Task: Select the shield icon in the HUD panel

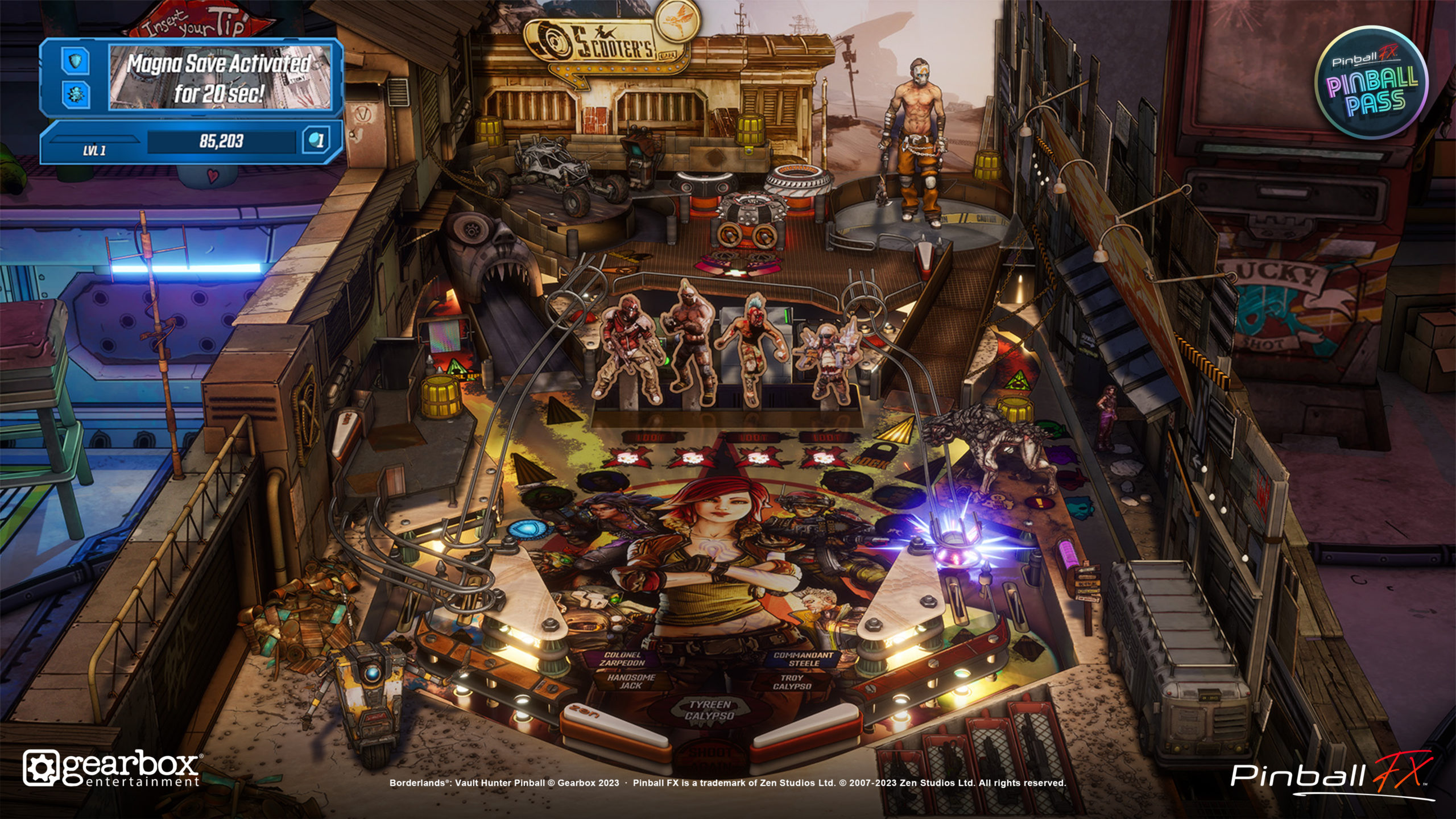Action: (x=76, y=61)
